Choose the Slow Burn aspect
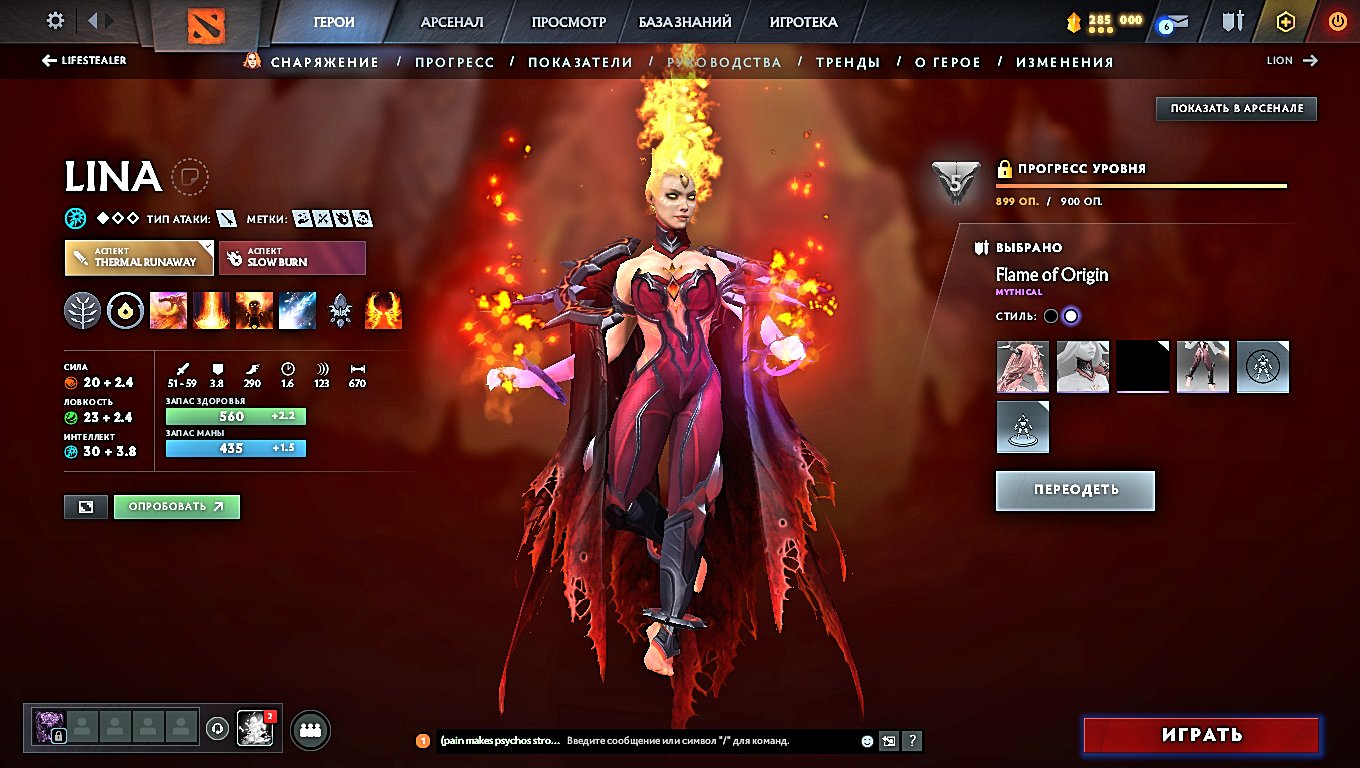Viewport: 1360px width, 768px height. [292, 258]
